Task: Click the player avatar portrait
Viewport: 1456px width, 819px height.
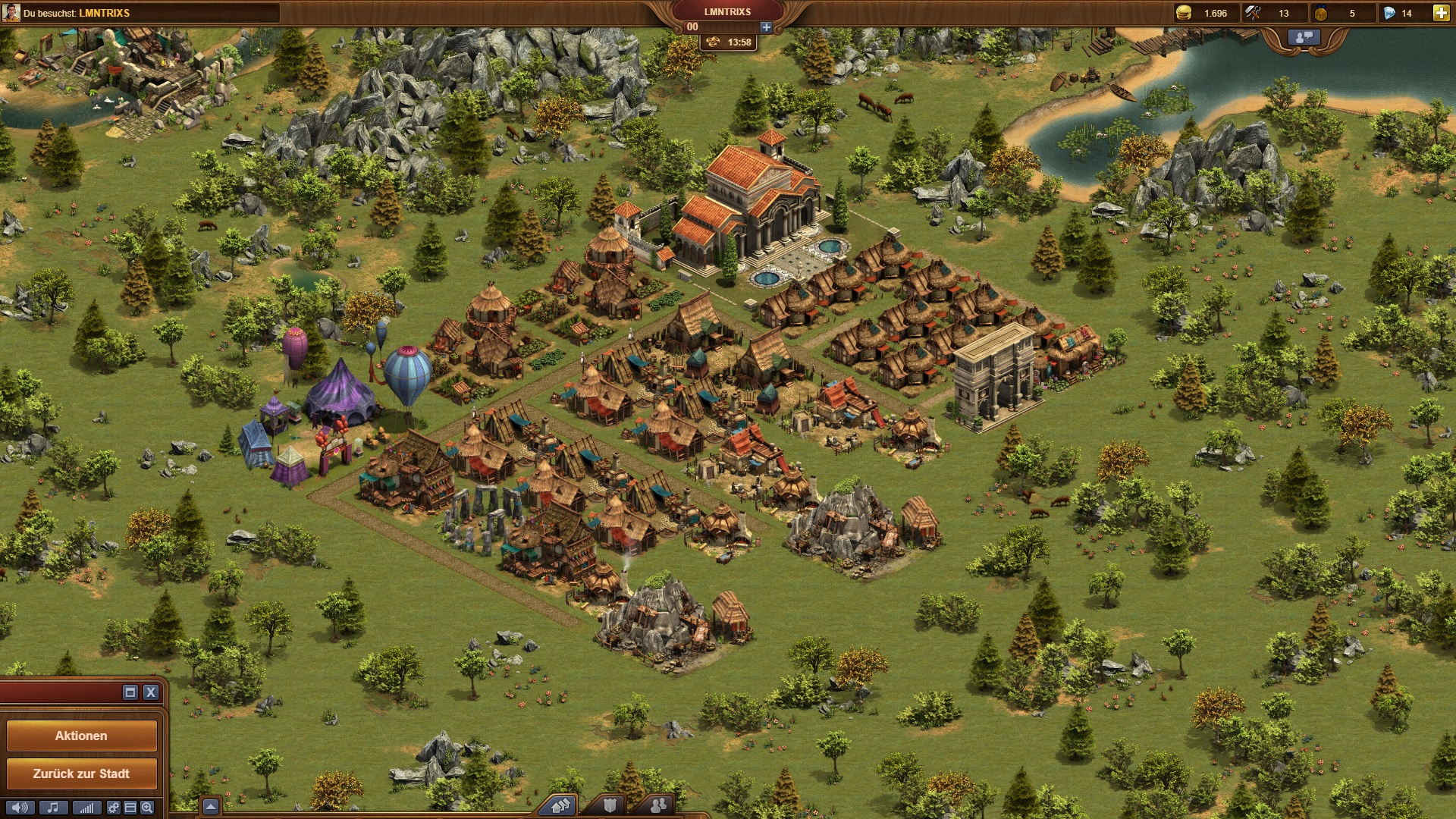Action: click(x=11, y=13)
